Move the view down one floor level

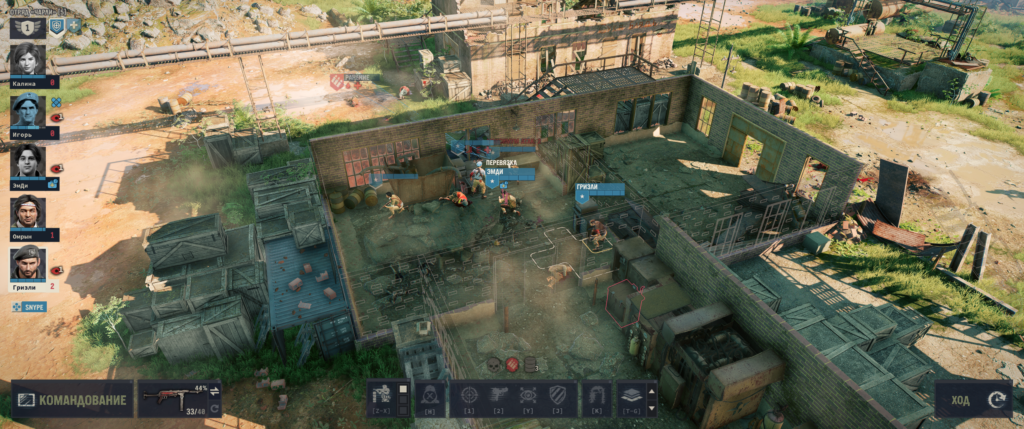point(653,406)
